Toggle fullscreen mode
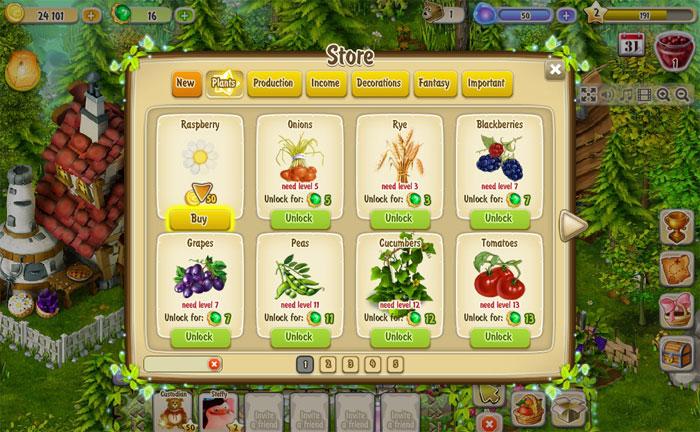The width and height of the screenshot is (700, 432). pos(588,95)
